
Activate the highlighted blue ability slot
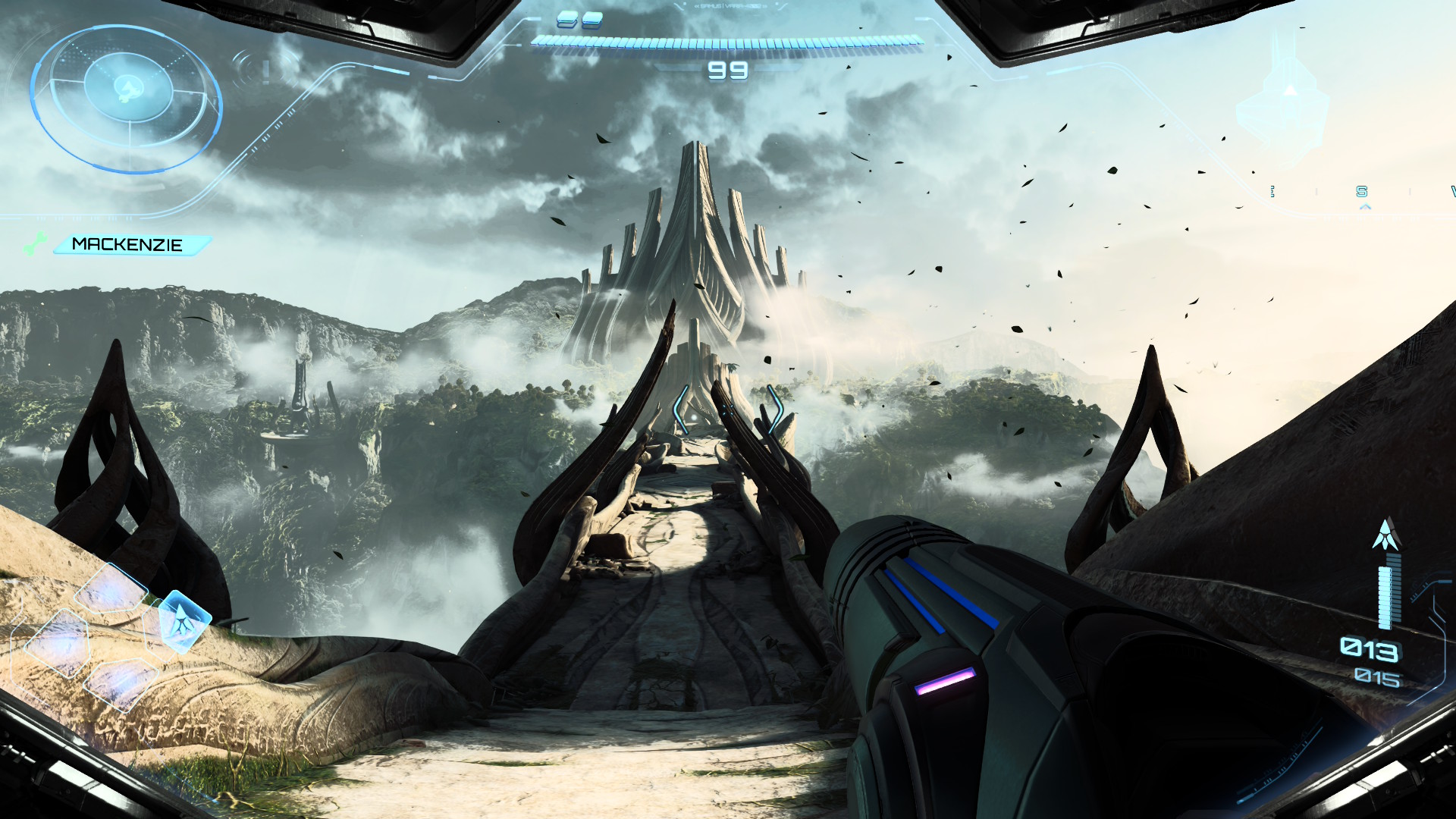(x=182, y=622)
